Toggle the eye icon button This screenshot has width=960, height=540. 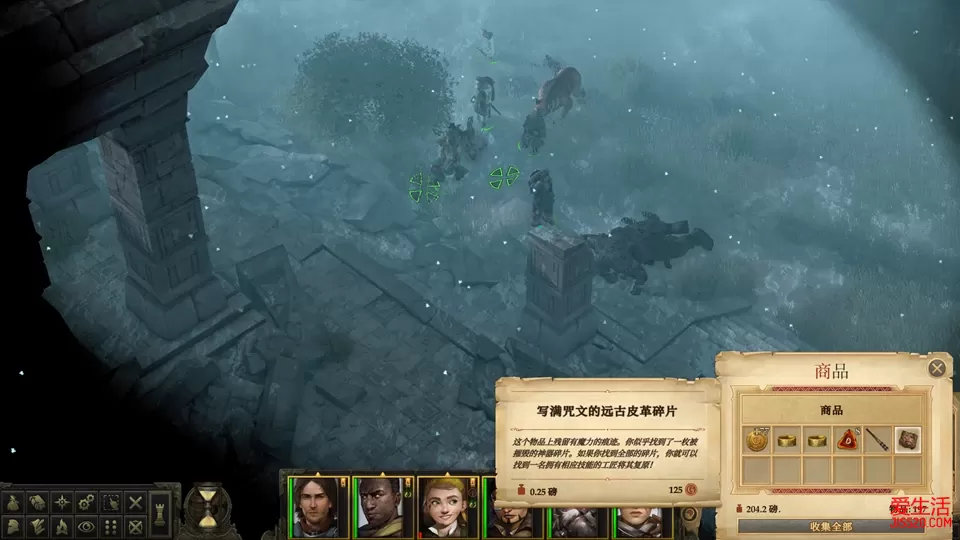click(85, 525)
